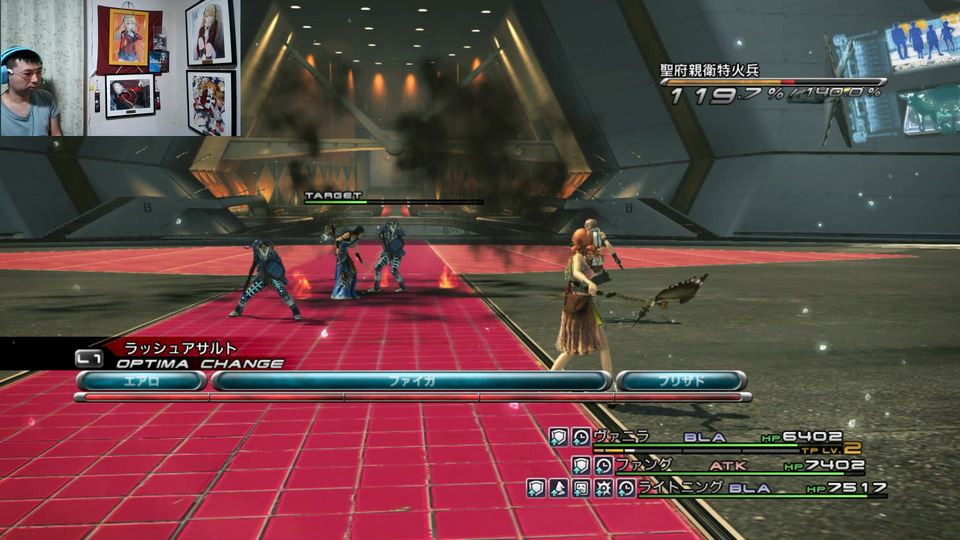Select the queued エアロ command
Image resolution: width=960 pixels, height=540 pixels.
click(141, 380)
